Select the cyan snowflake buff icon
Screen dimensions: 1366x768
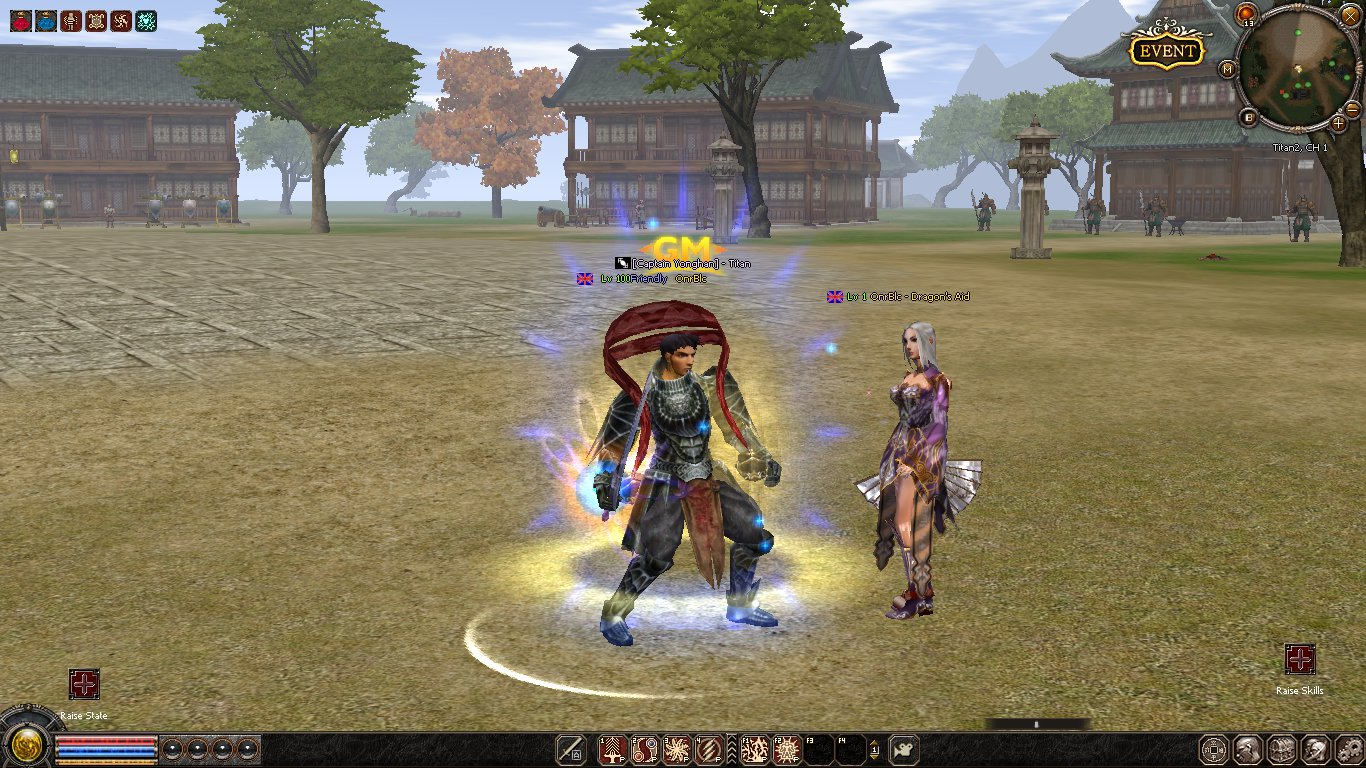click(146, 20)
